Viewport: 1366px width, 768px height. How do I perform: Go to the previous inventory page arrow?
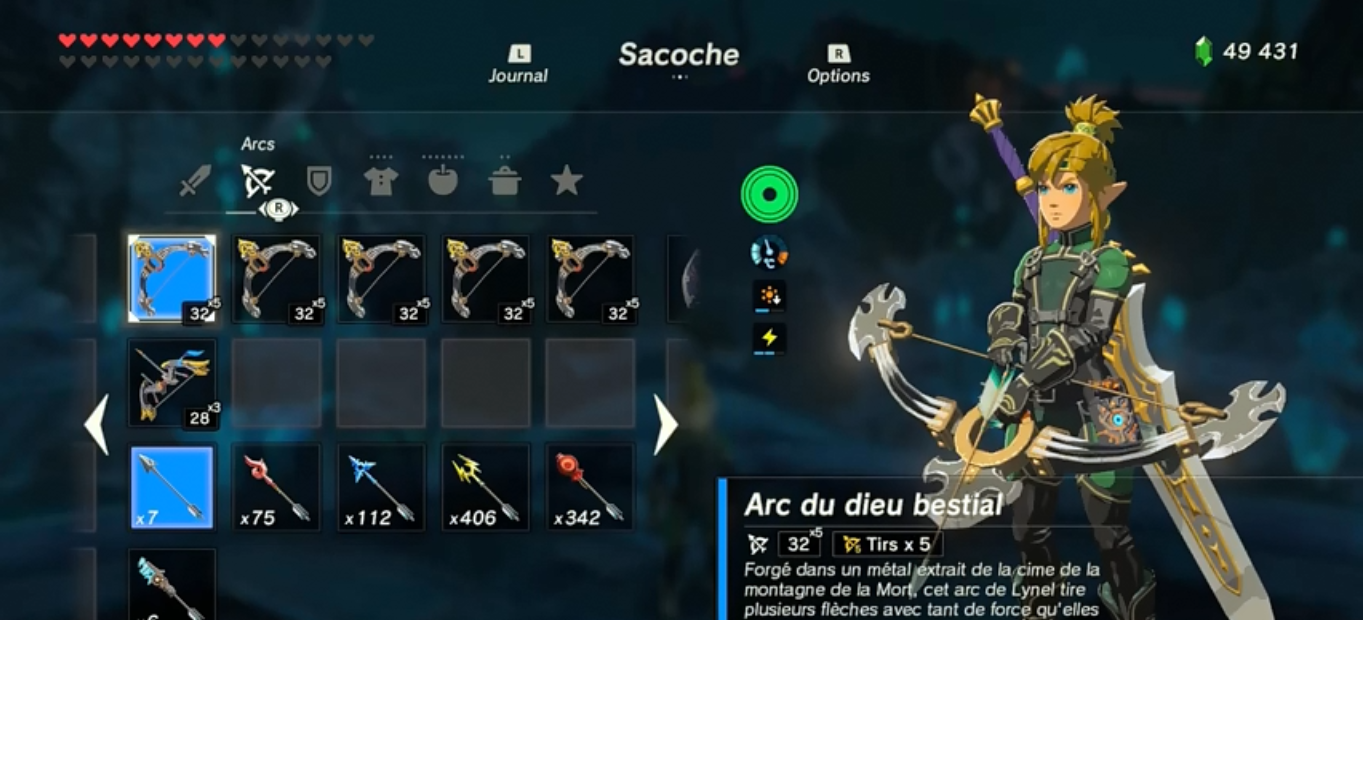(x=96, y=425)
